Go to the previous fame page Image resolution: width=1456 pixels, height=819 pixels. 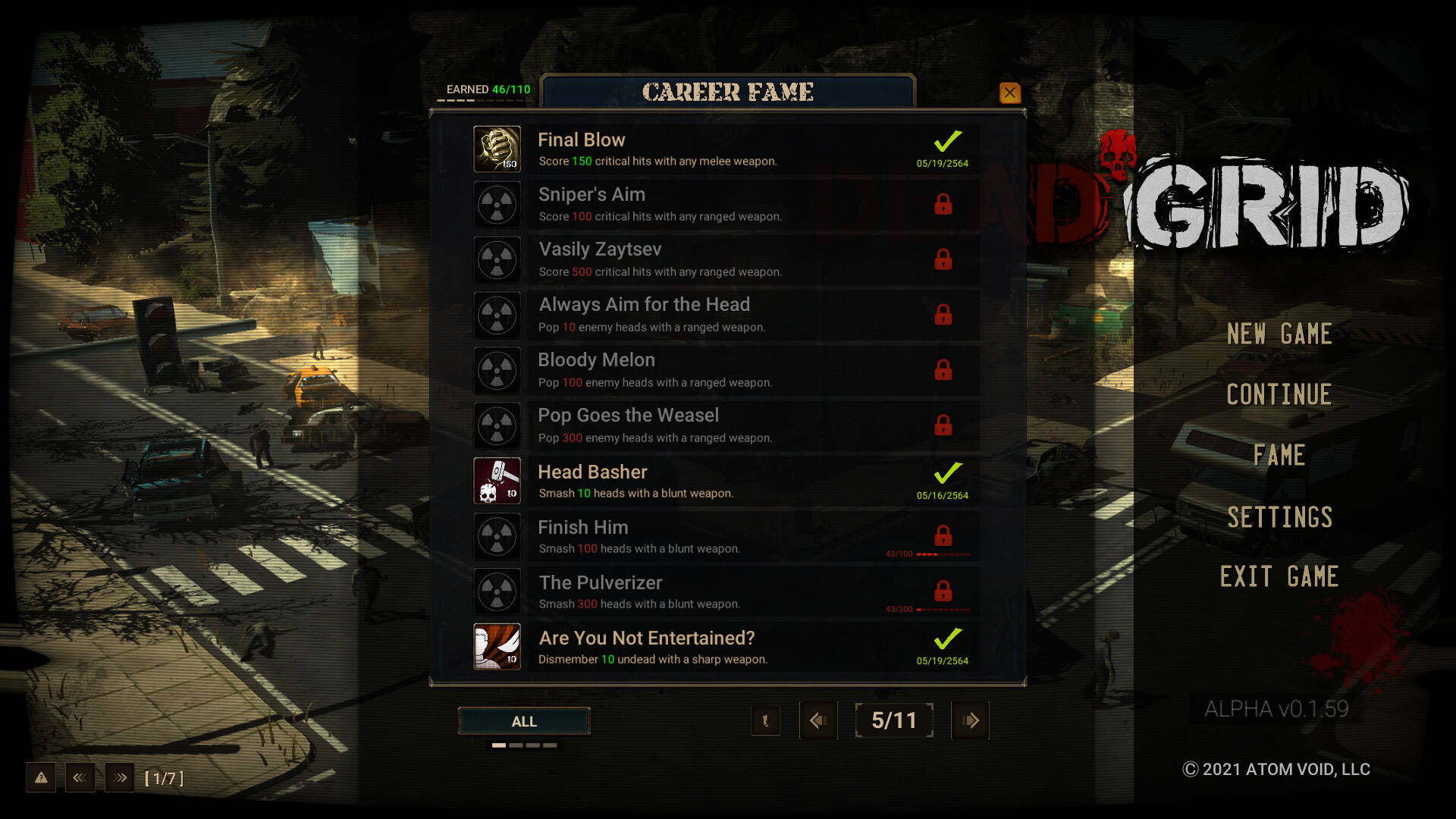pyautogui.click(x=817, y=720)
